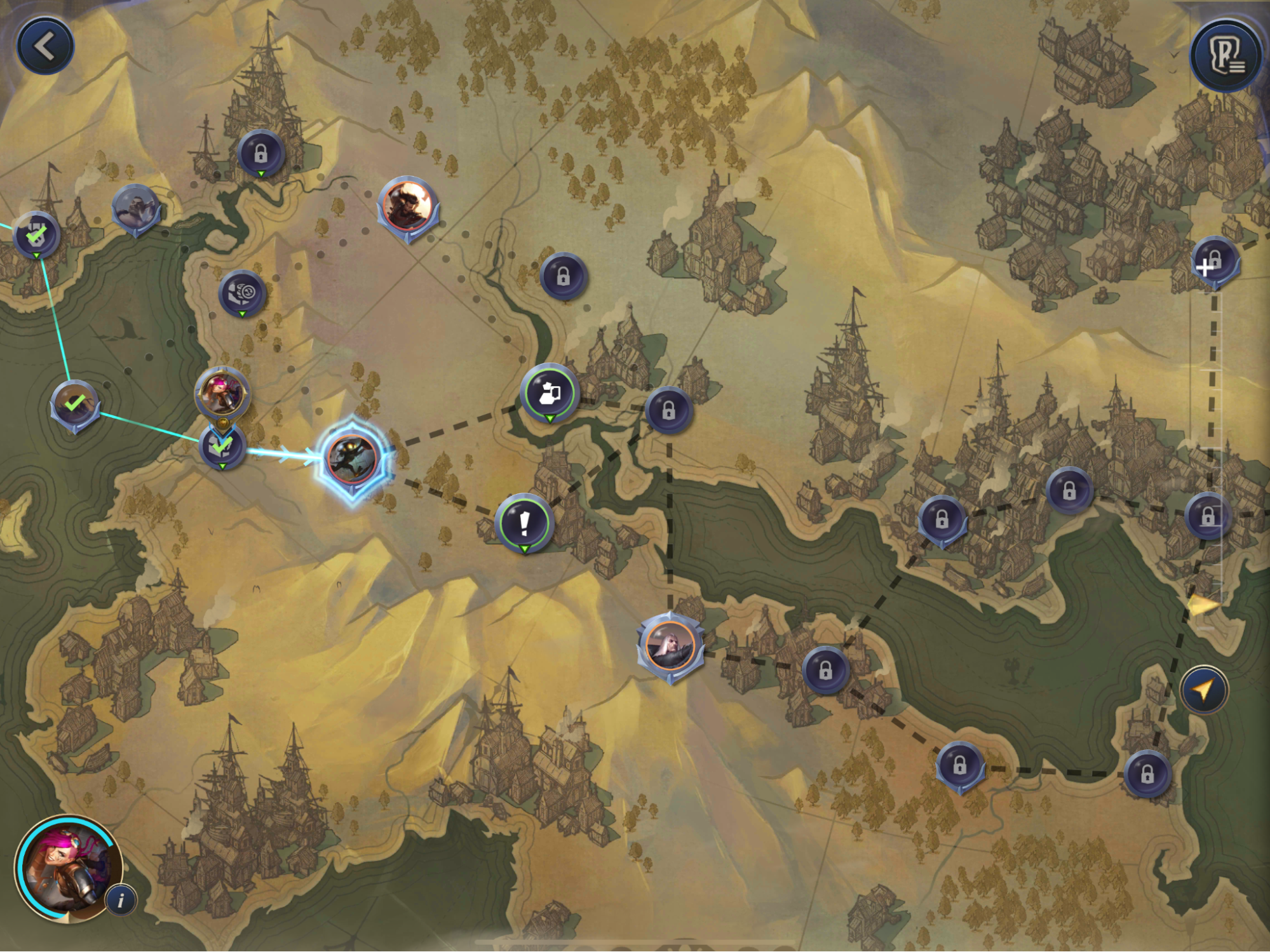Select the glowing highlighted encounter node
This screenshot has width=1270, height=952.
click(353, 458)
